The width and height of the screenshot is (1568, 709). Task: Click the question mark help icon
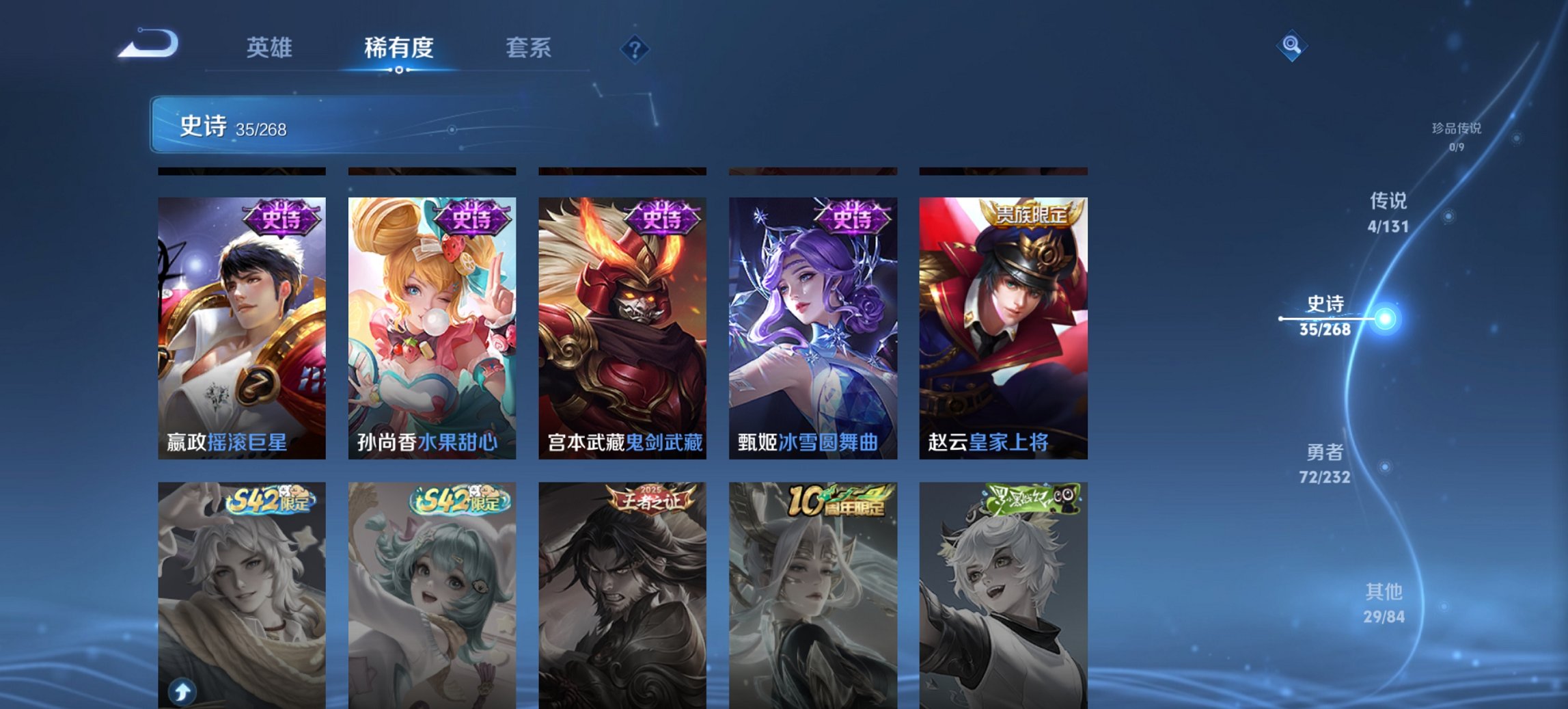tap(635, 49)
